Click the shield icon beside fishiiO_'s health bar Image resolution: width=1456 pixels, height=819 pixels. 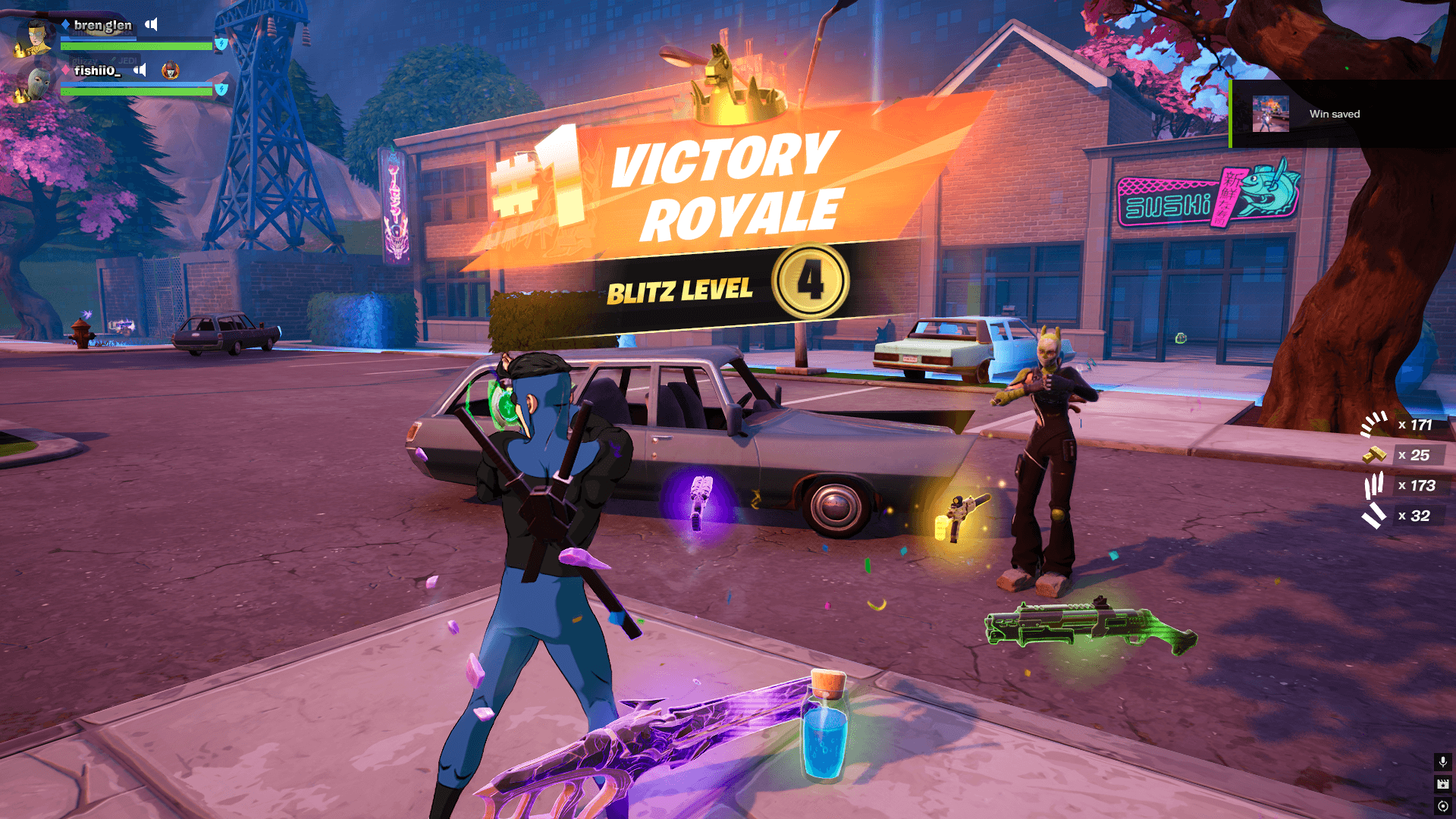pos(221,89)
